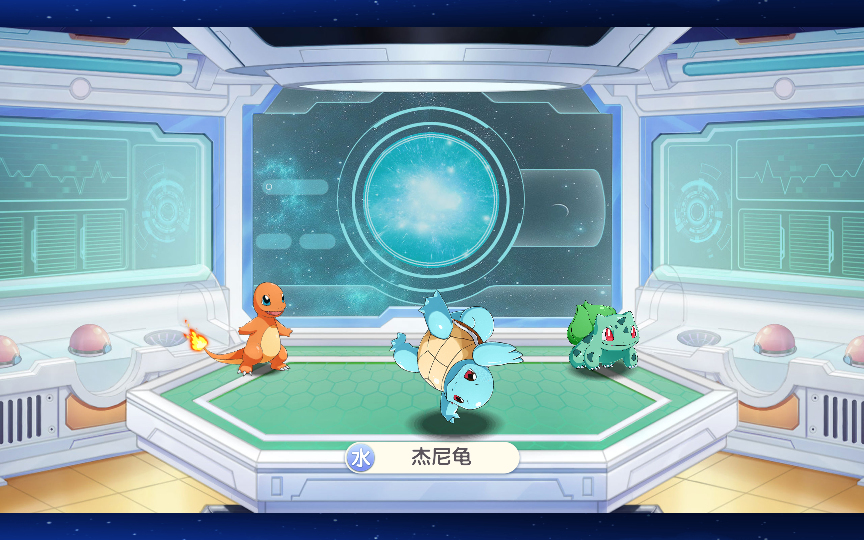Select the Squirtle starter in the center

pyautogui.click(x=455, y=359)
